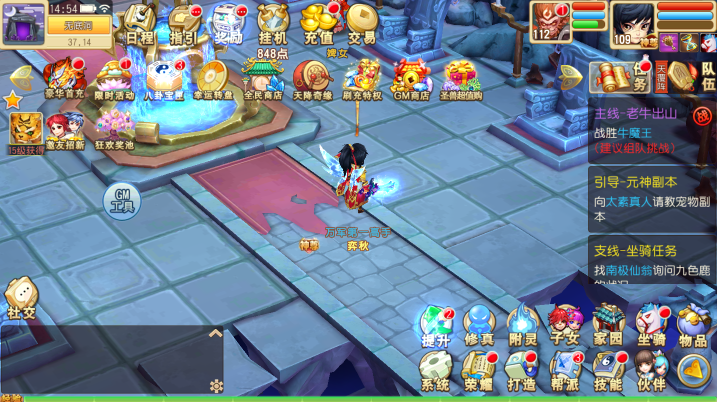This screenshot has height=402, width=717.
Task: Open the 系统 system settings
Action: (x=435, y=371)
